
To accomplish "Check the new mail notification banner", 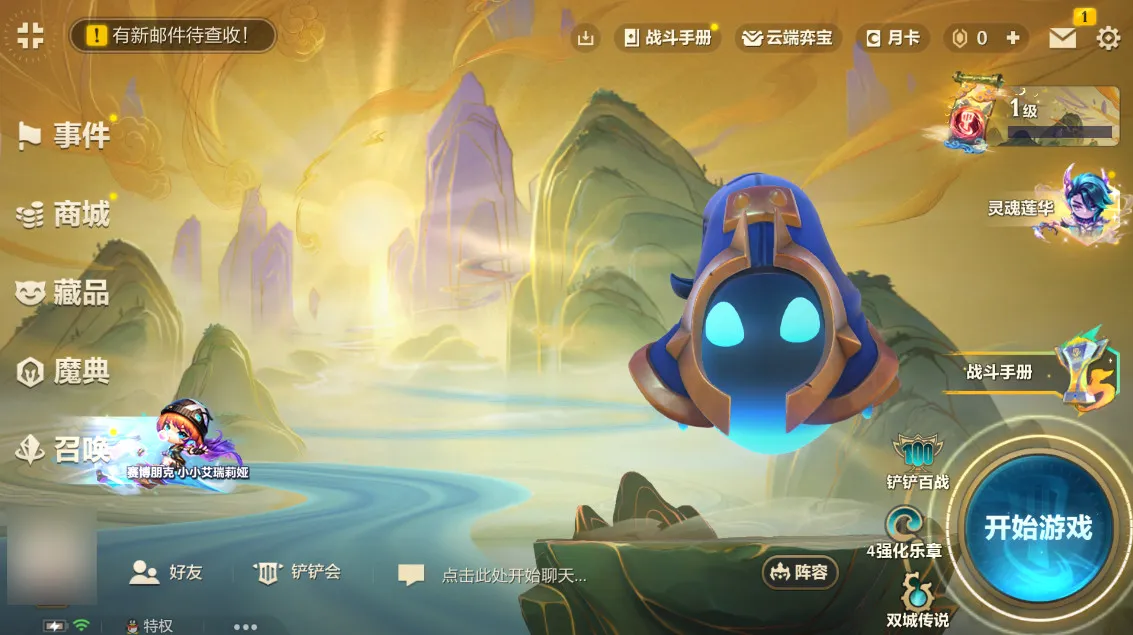I will [x=172, y=36].
